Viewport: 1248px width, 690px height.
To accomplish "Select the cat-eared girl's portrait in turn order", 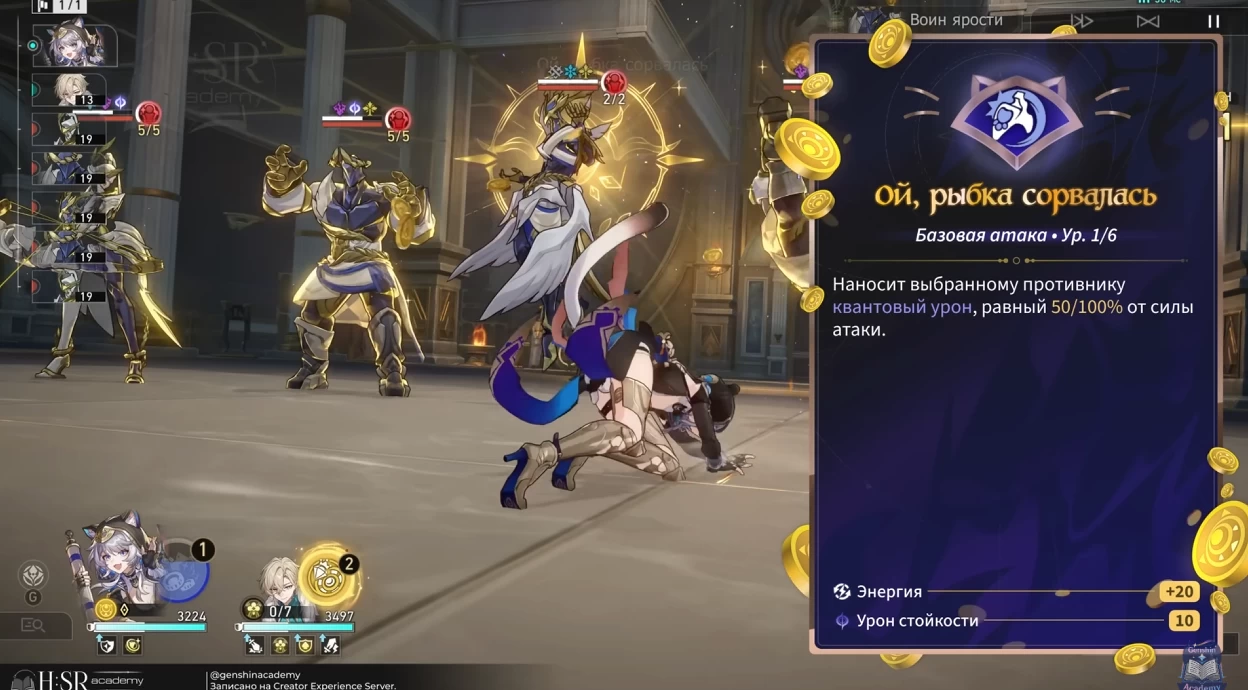I will coord(76,46).
